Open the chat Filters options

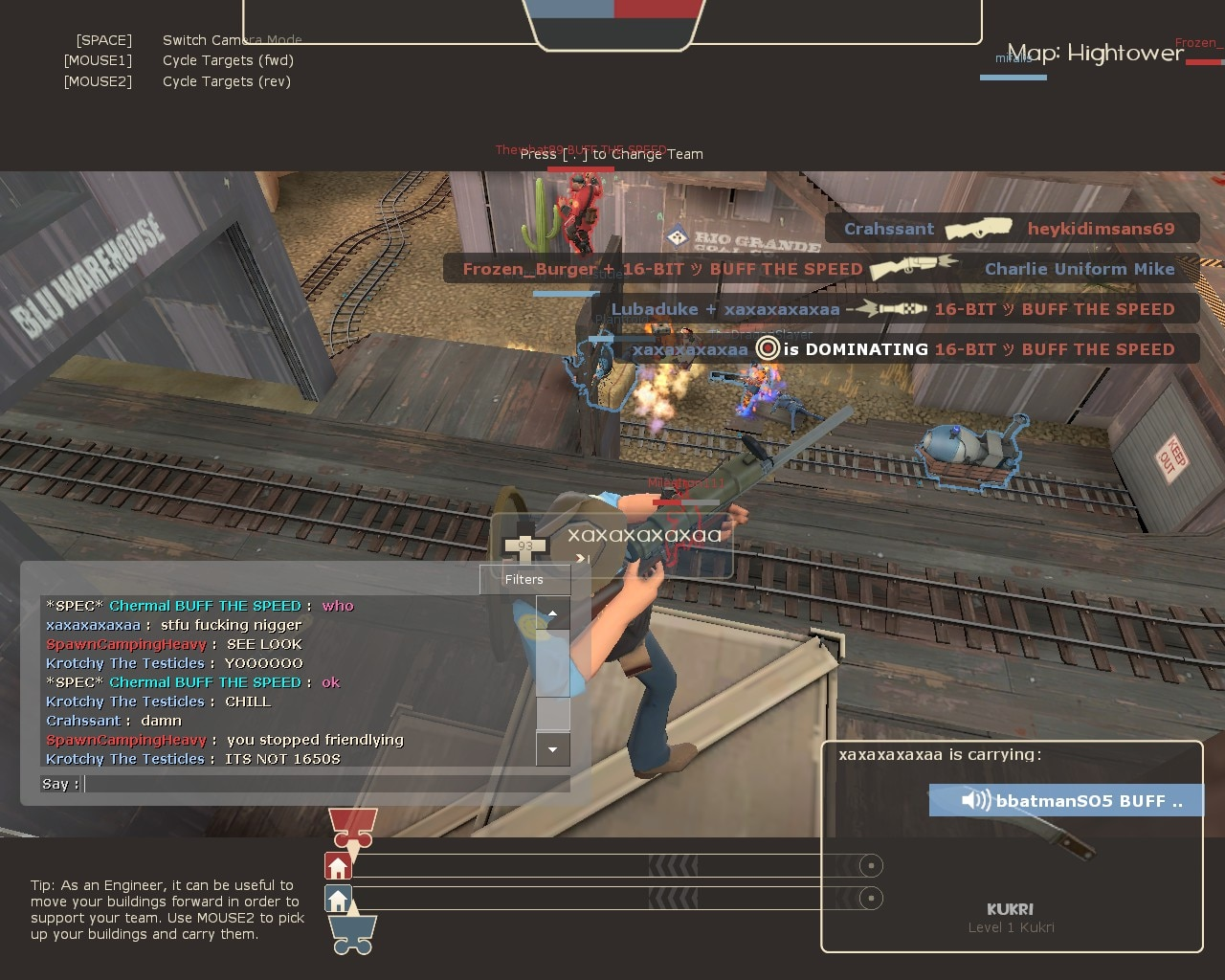[524, 579]
